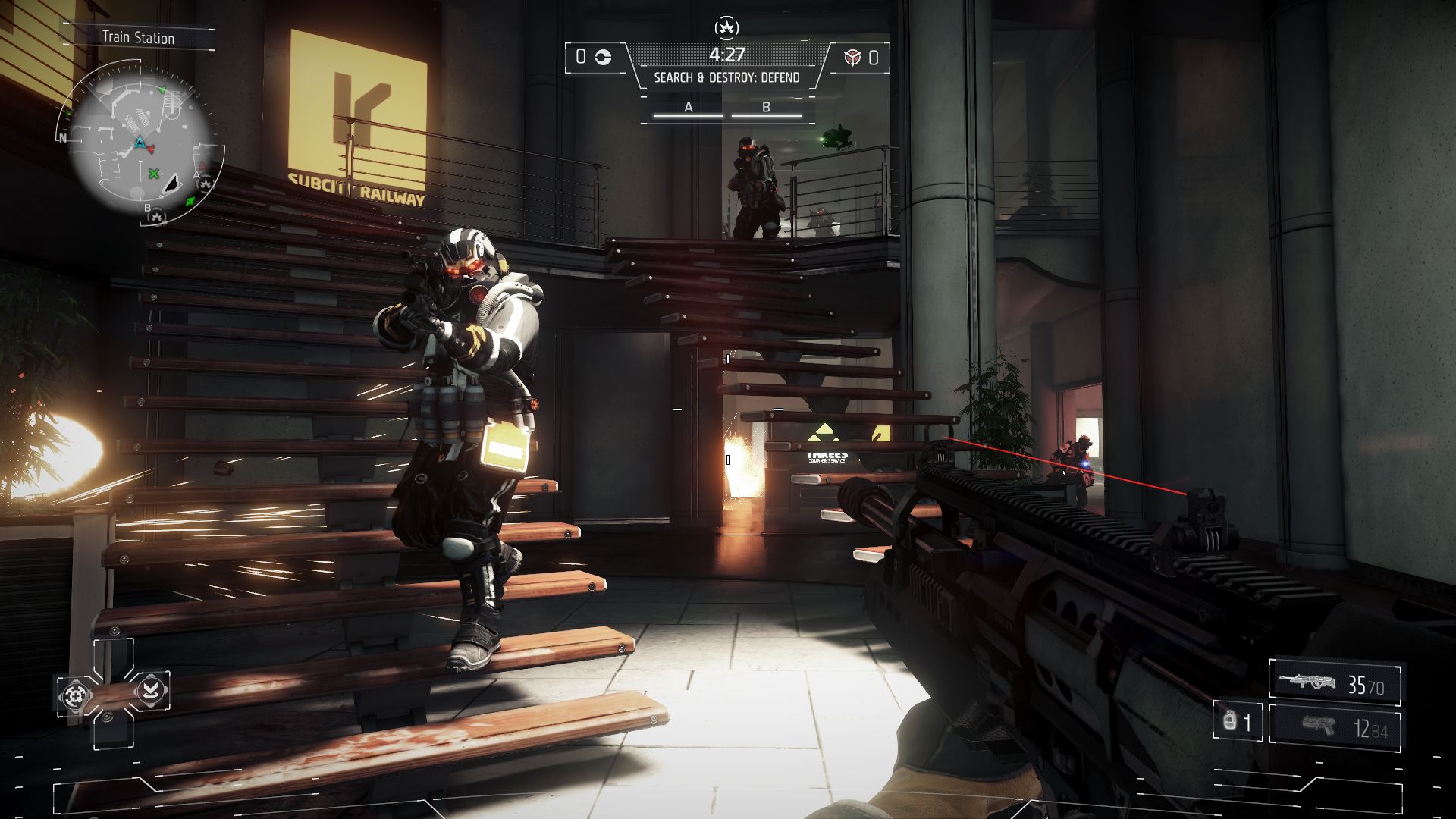Viewport: 1456px width, 819px height.
Task: Click the Search & Destroy: Defend objective banner
Action: [726, 77]
